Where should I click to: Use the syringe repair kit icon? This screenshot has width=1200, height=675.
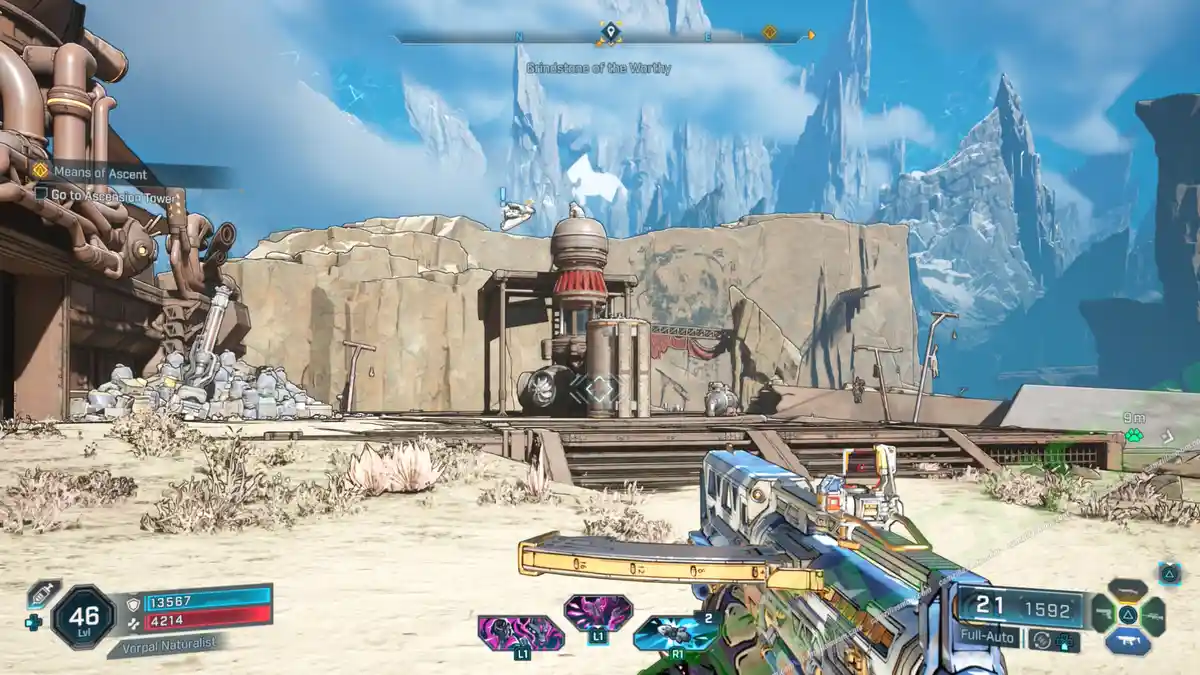(x=41, y=594)
